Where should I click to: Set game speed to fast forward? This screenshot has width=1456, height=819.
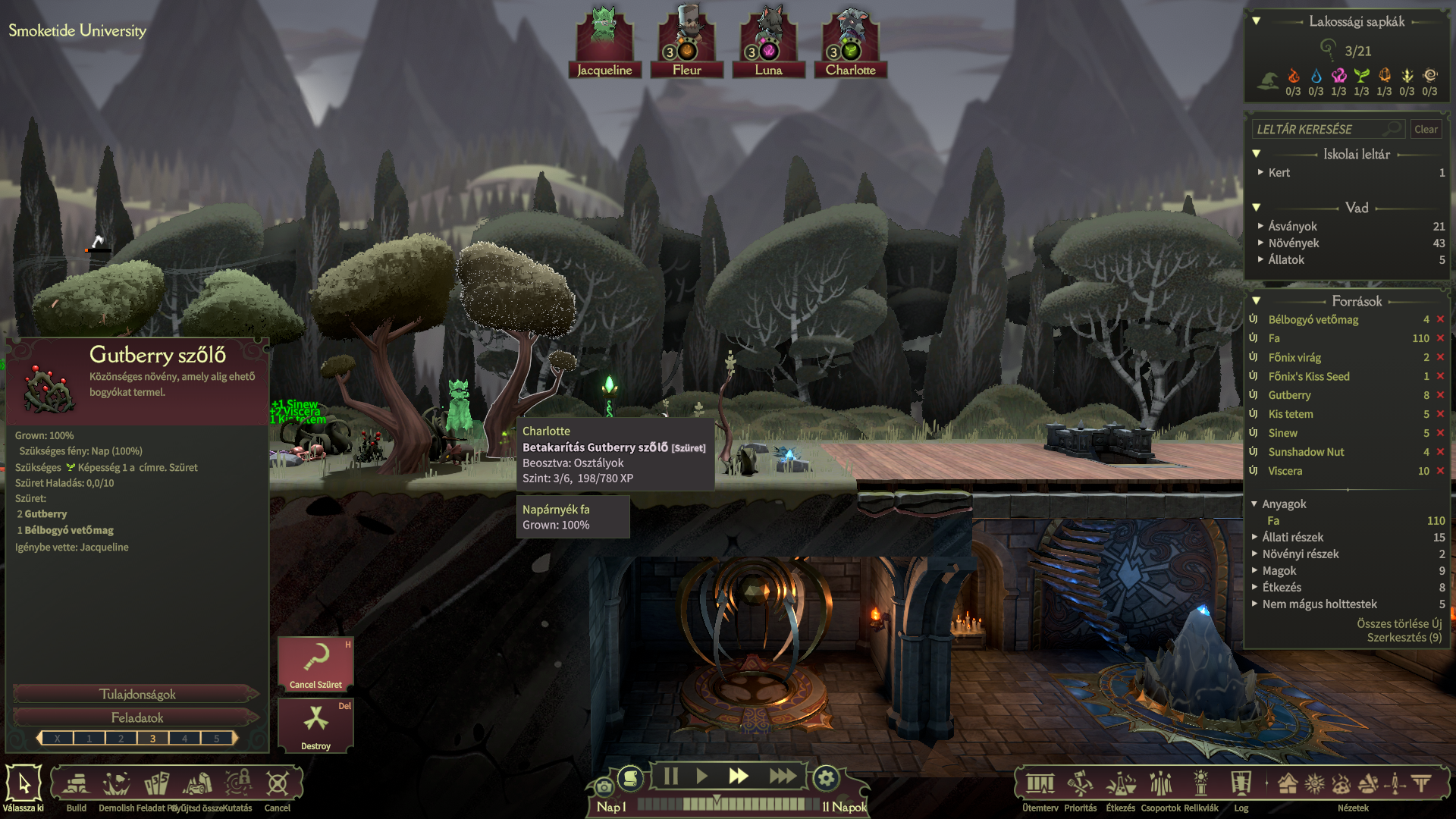click(738, 777)
